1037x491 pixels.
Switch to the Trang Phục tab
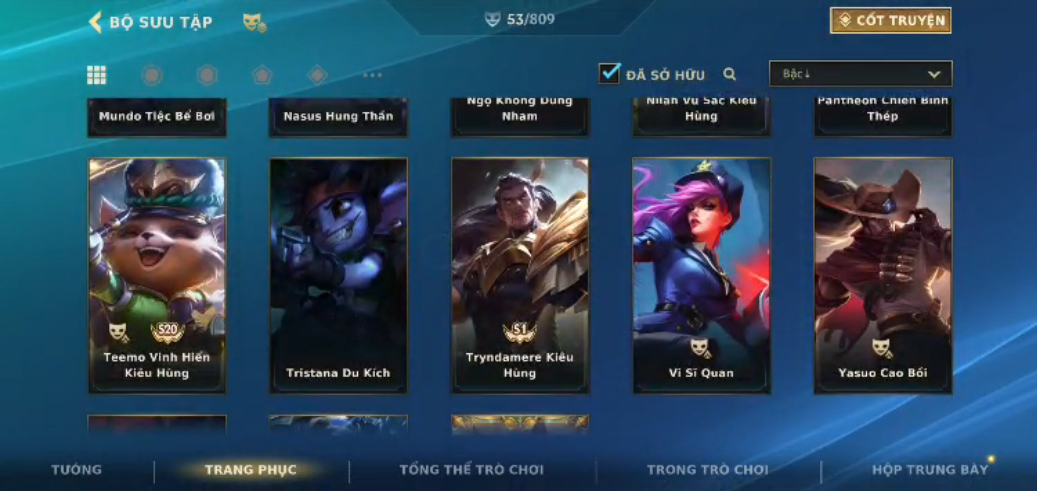[x=251, y=470]
